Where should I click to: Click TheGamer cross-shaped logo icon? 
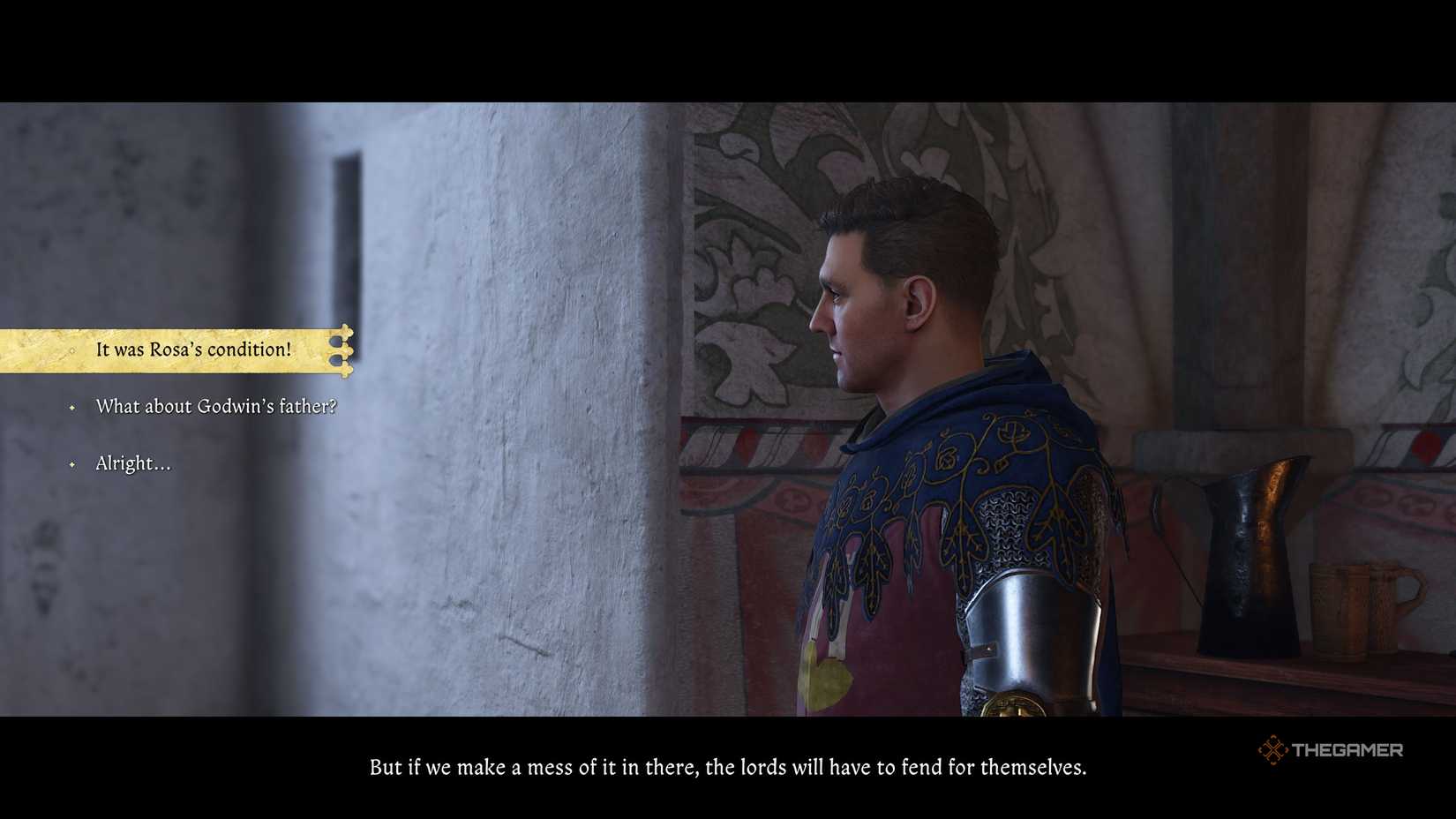(x=1274, y=750)
